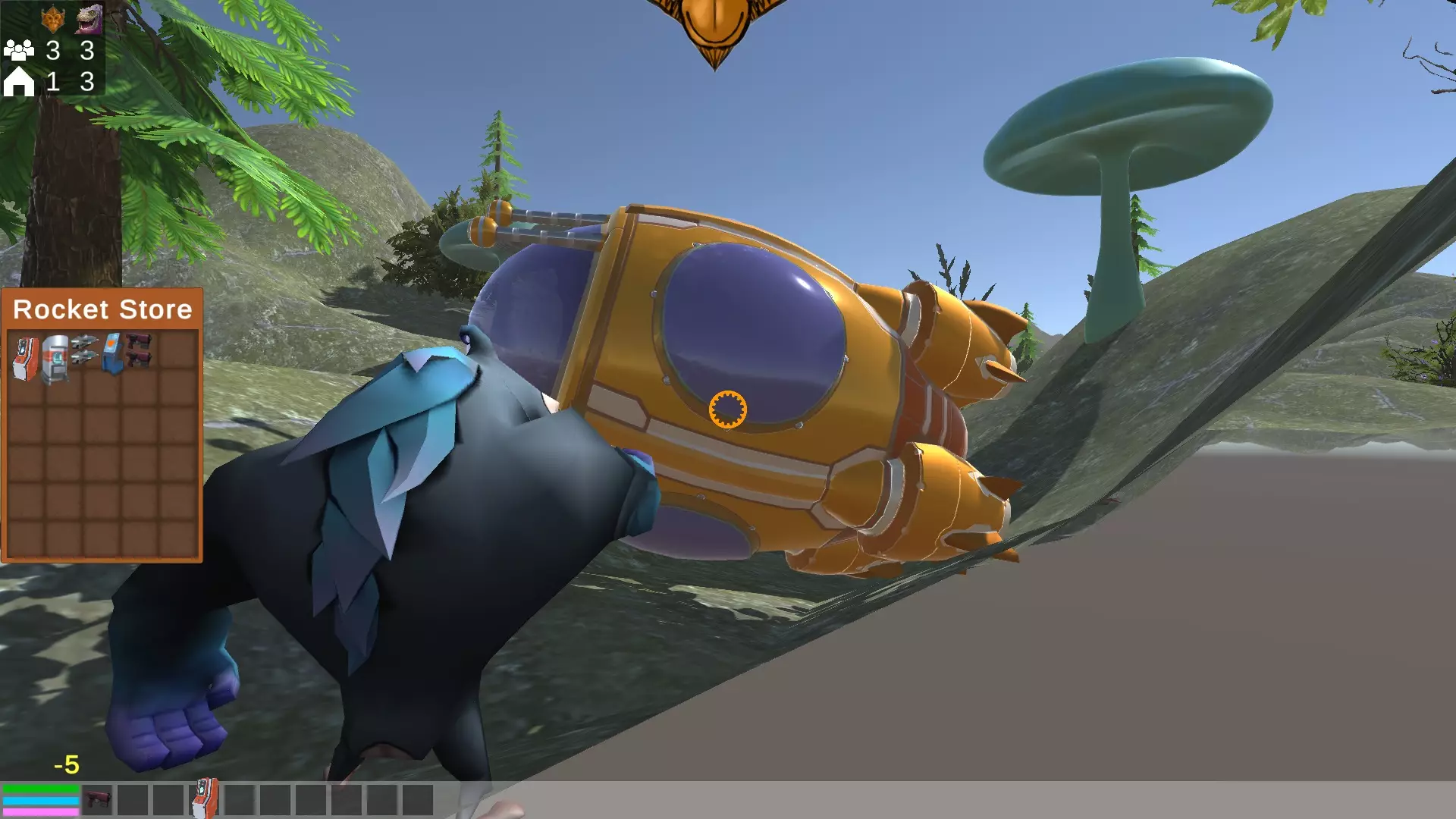Click the Rocket Store title bar

(102, 309)
